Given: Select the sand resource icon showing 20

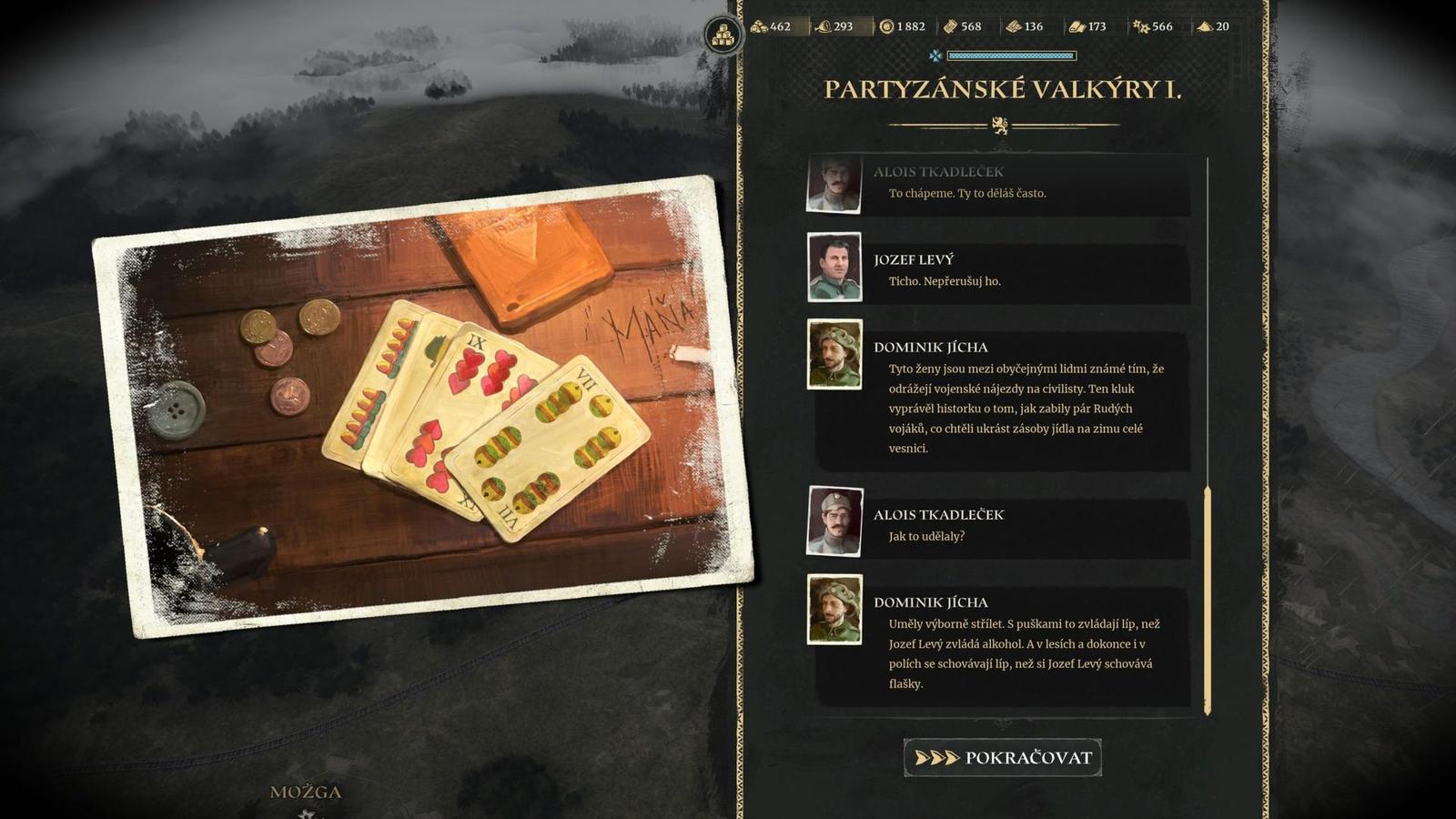Looking at the screenshot, I should 1205,27.
